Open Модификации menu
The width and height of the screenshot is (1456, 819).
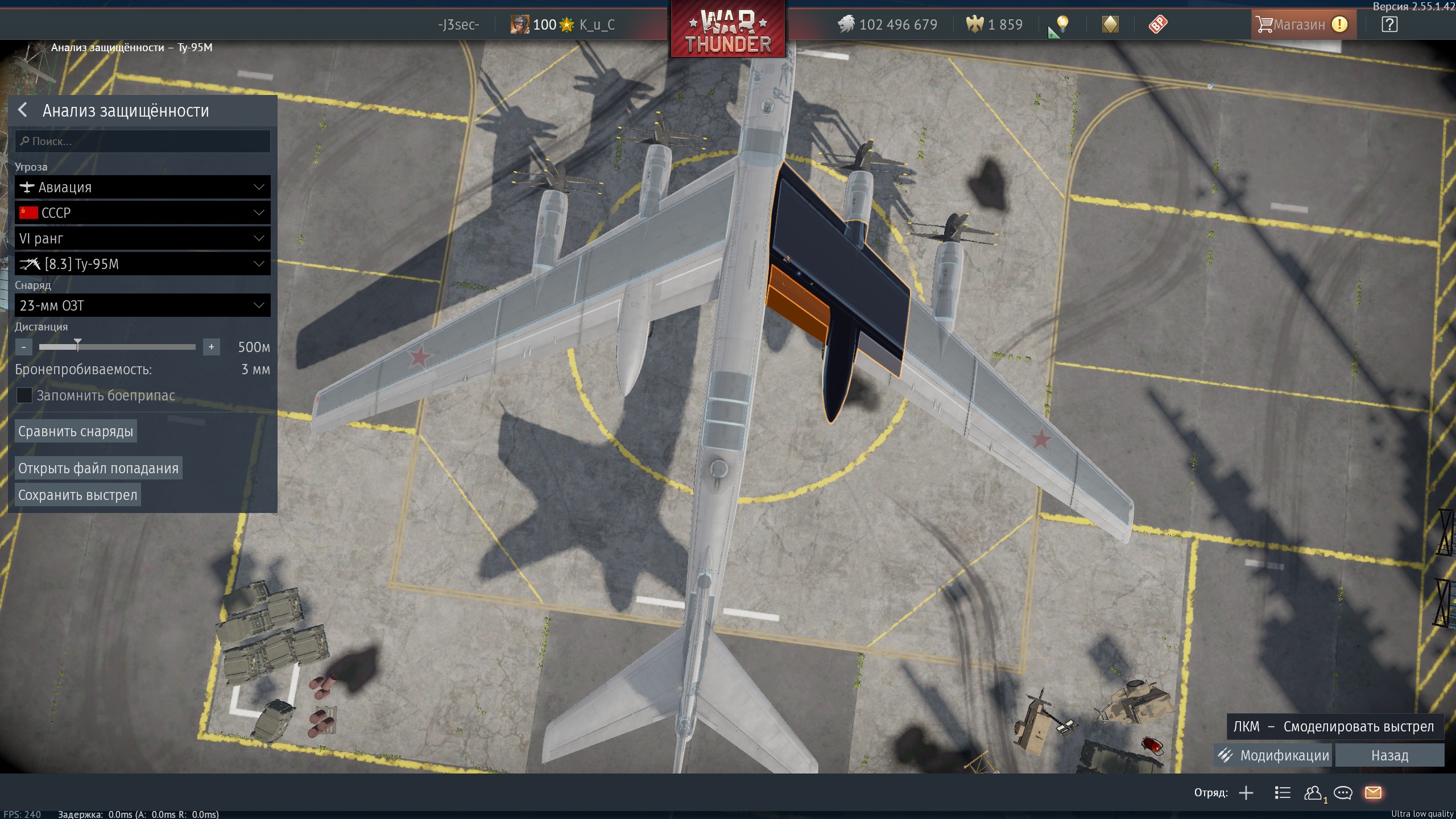click(1273, 755)
